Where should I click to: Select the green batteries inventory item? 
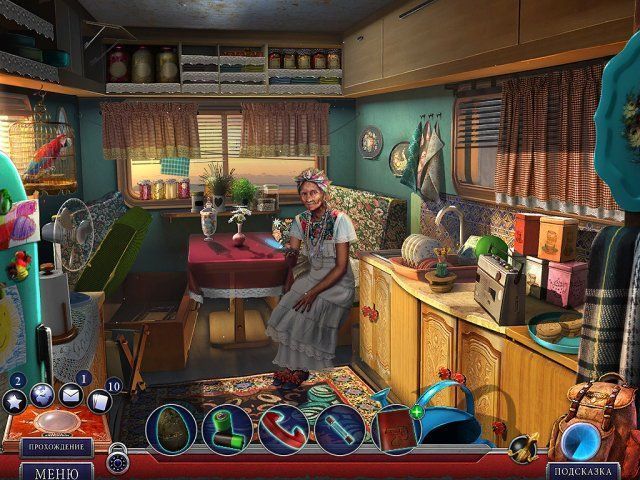pos(227,428)
